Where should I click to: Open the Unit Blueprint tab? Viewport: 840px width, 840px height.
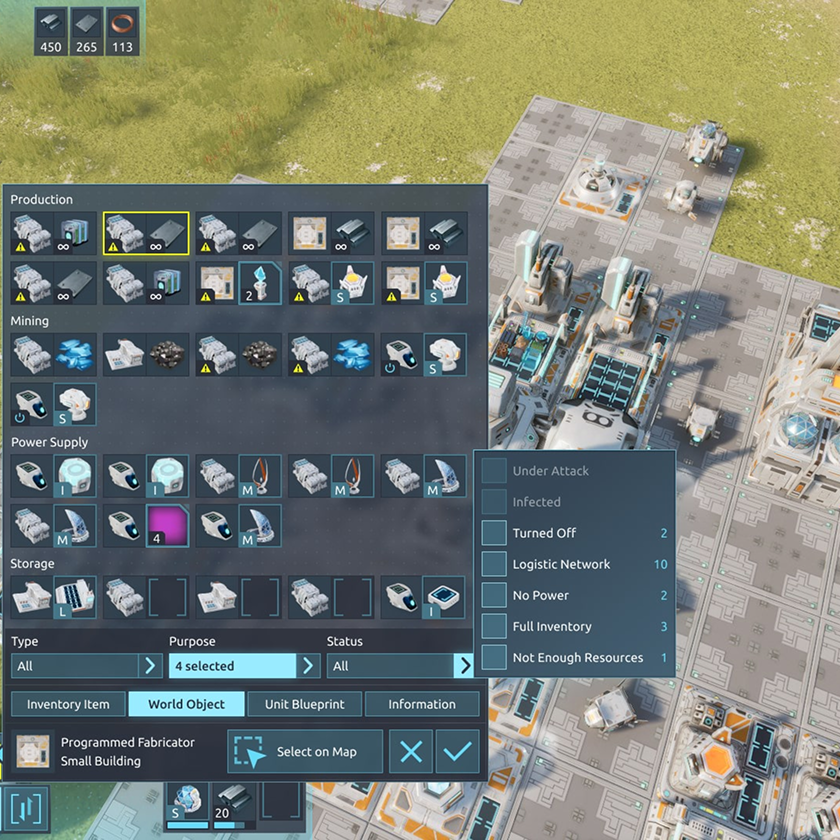click(x=304, y=704)
